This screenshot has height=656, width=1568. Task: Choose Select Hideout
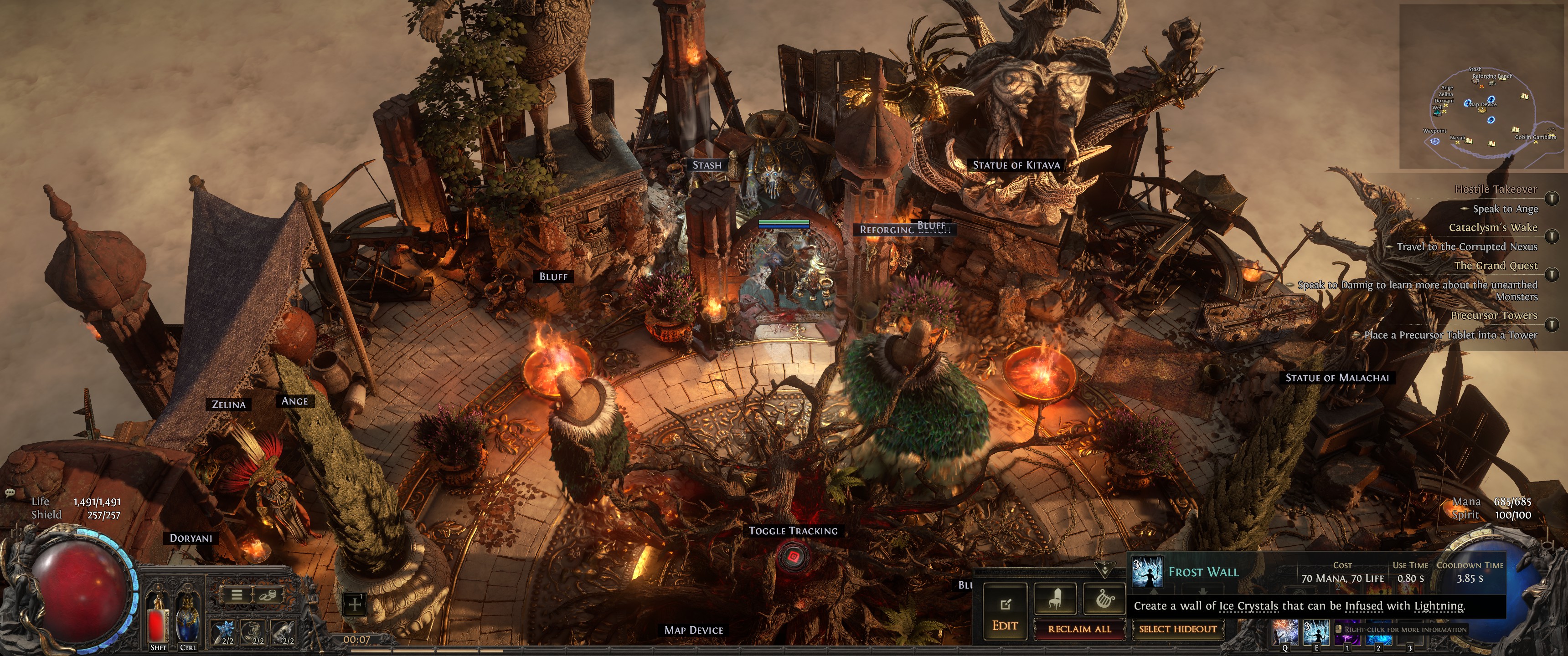coord(1177,629)
